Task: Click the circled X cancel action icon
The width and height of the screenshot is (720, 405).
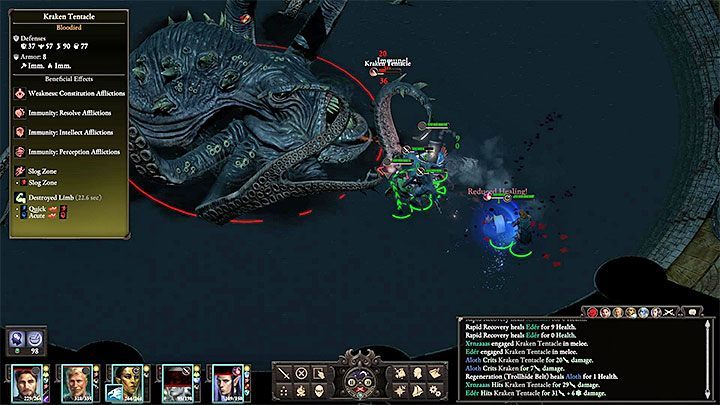Action: point(303,373)
